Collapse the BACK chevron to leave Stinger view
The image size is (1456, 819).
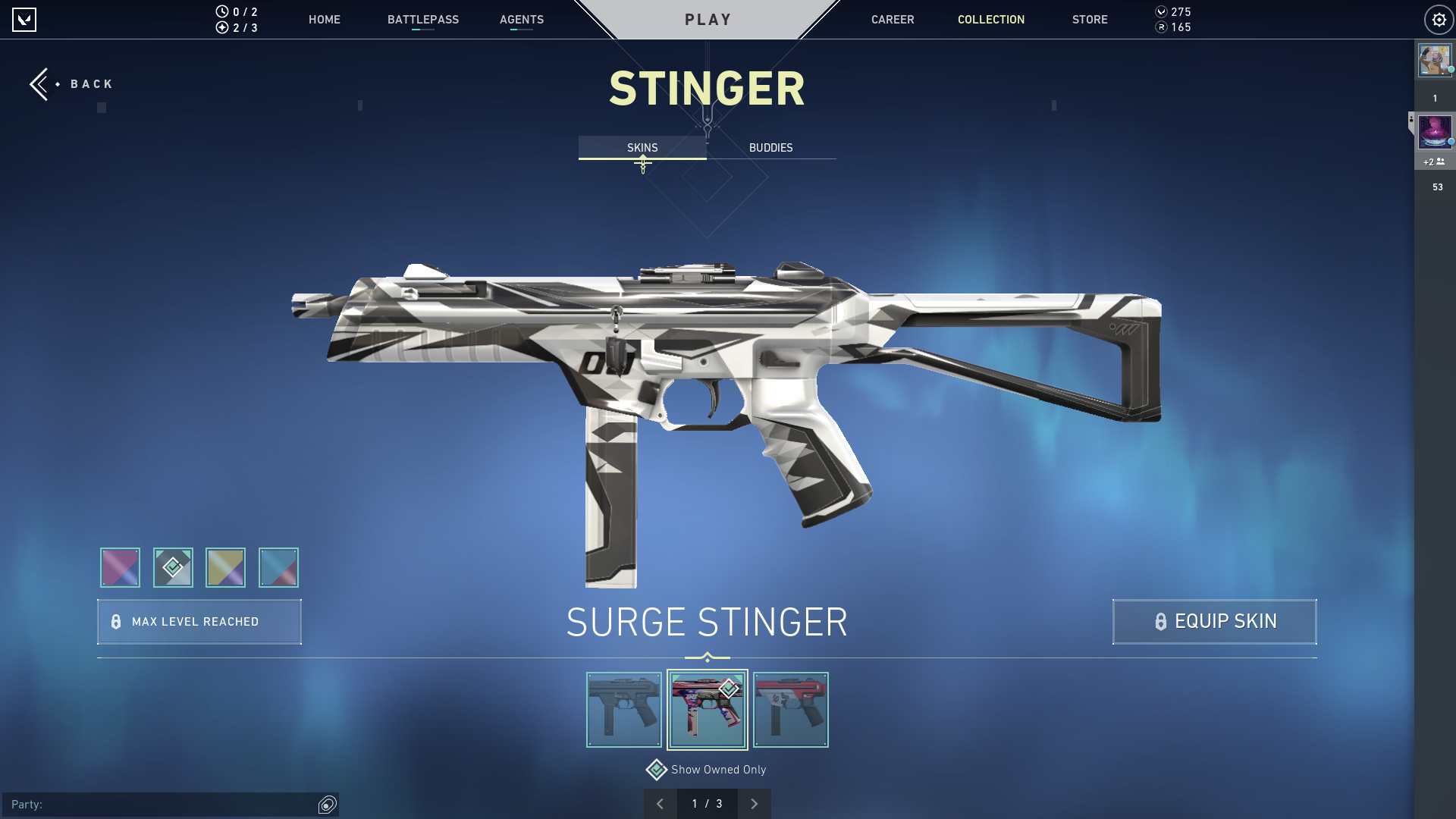pyautogui.click(x=40, y=83)
